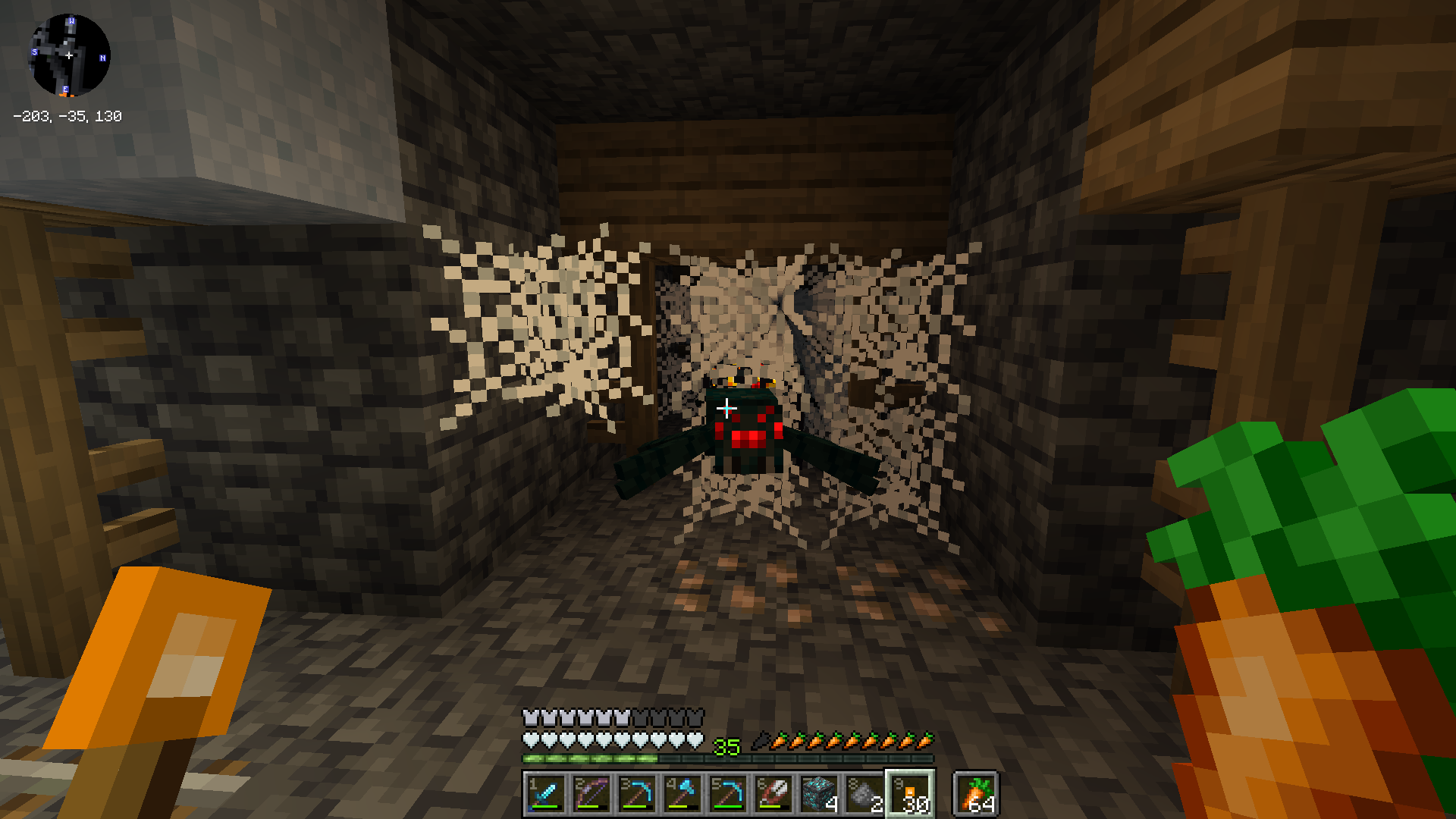1456x819 pixels.
Task: Select the diamond axe hotbar slot
Action: tap(682, 794)
